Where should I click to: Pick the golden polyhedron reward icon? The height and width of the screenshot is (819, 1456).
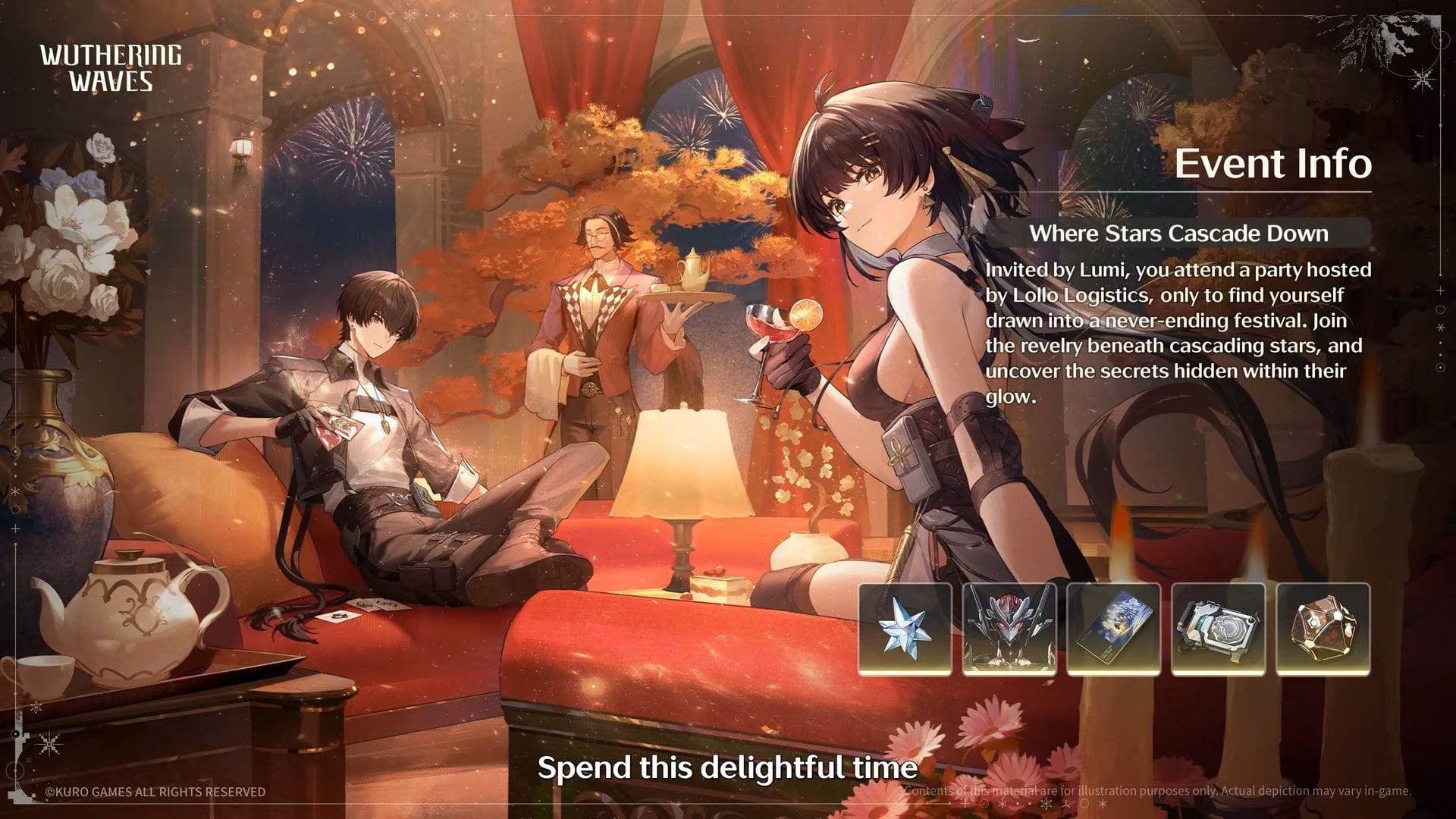pos(1323,629)
